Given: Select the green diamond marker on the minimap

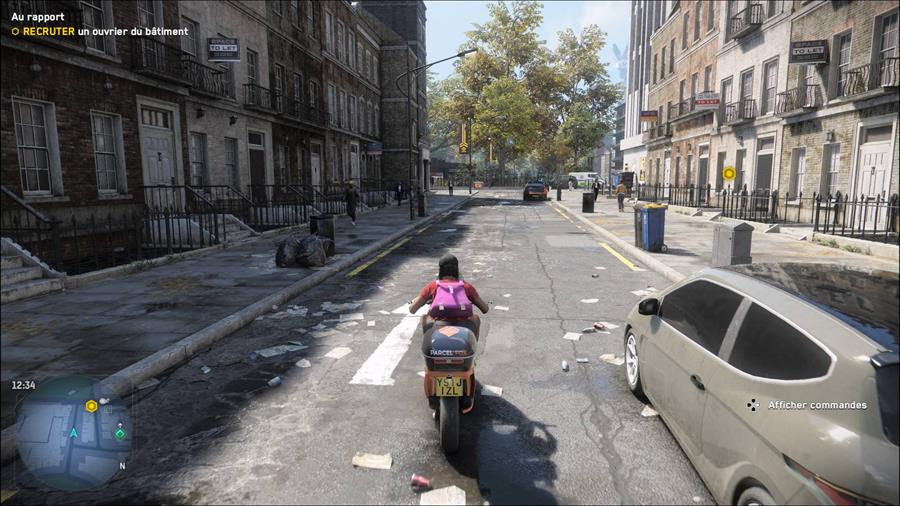Looking at the screenshot, I should click(120, 433).
